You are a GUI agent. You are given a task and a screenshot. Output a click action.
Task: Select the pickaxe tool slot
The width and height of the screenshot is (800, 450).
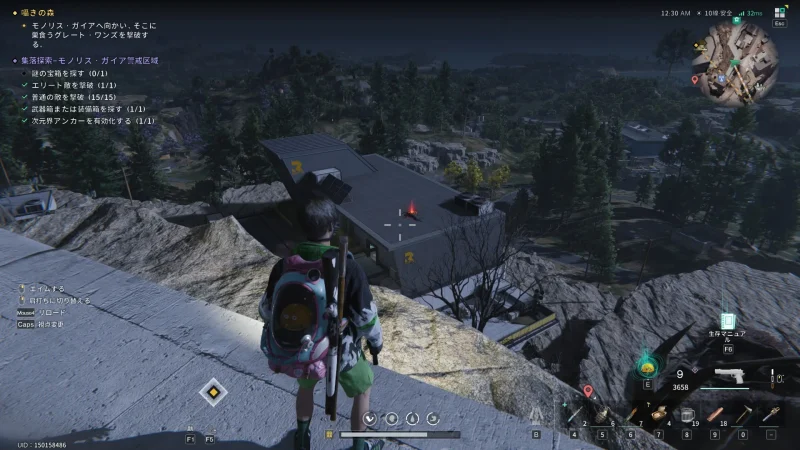pos(743,414)
